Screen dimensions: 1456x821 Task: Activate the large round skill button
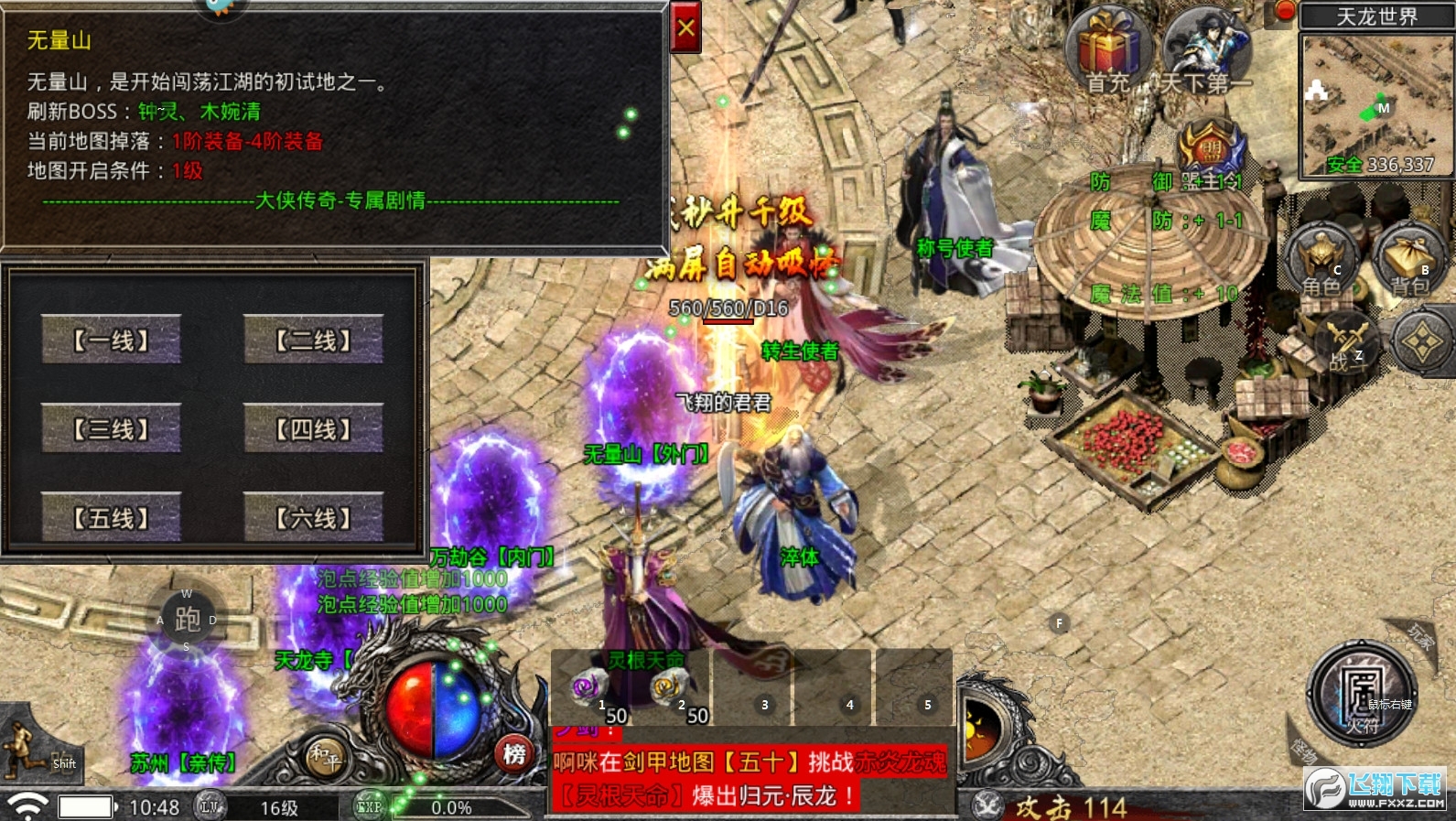click(1362, 693)
